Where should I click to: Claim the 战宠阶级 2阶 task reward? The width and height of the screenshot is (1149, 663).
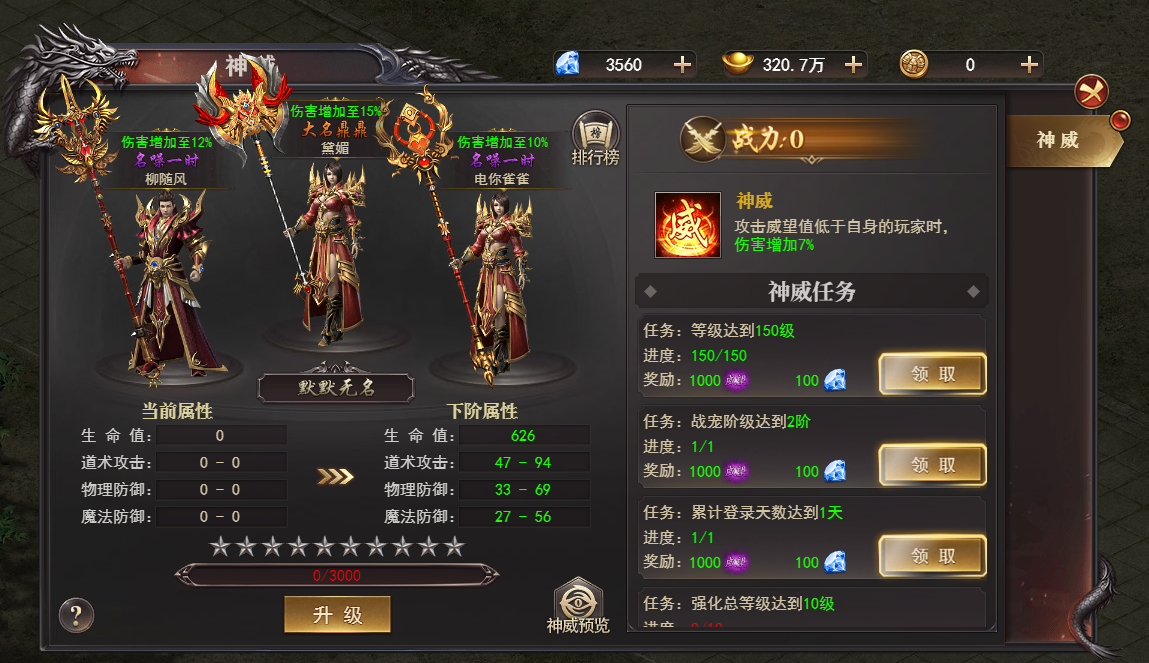pyautogui.click(x=932, y=465)
